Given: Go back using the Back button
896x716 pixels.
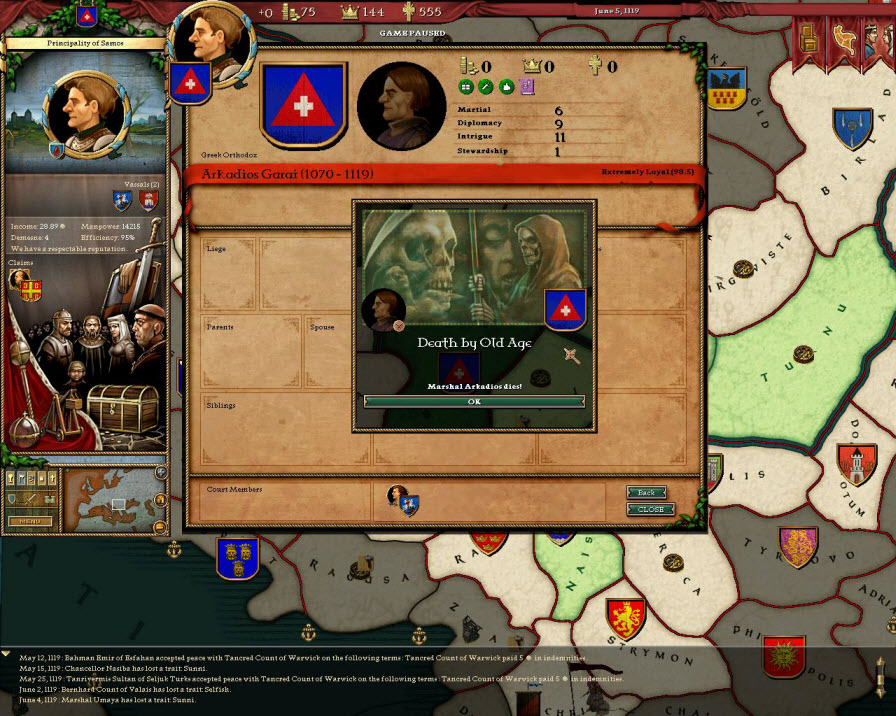Looking at the screenshot, I should coord(647,492).
